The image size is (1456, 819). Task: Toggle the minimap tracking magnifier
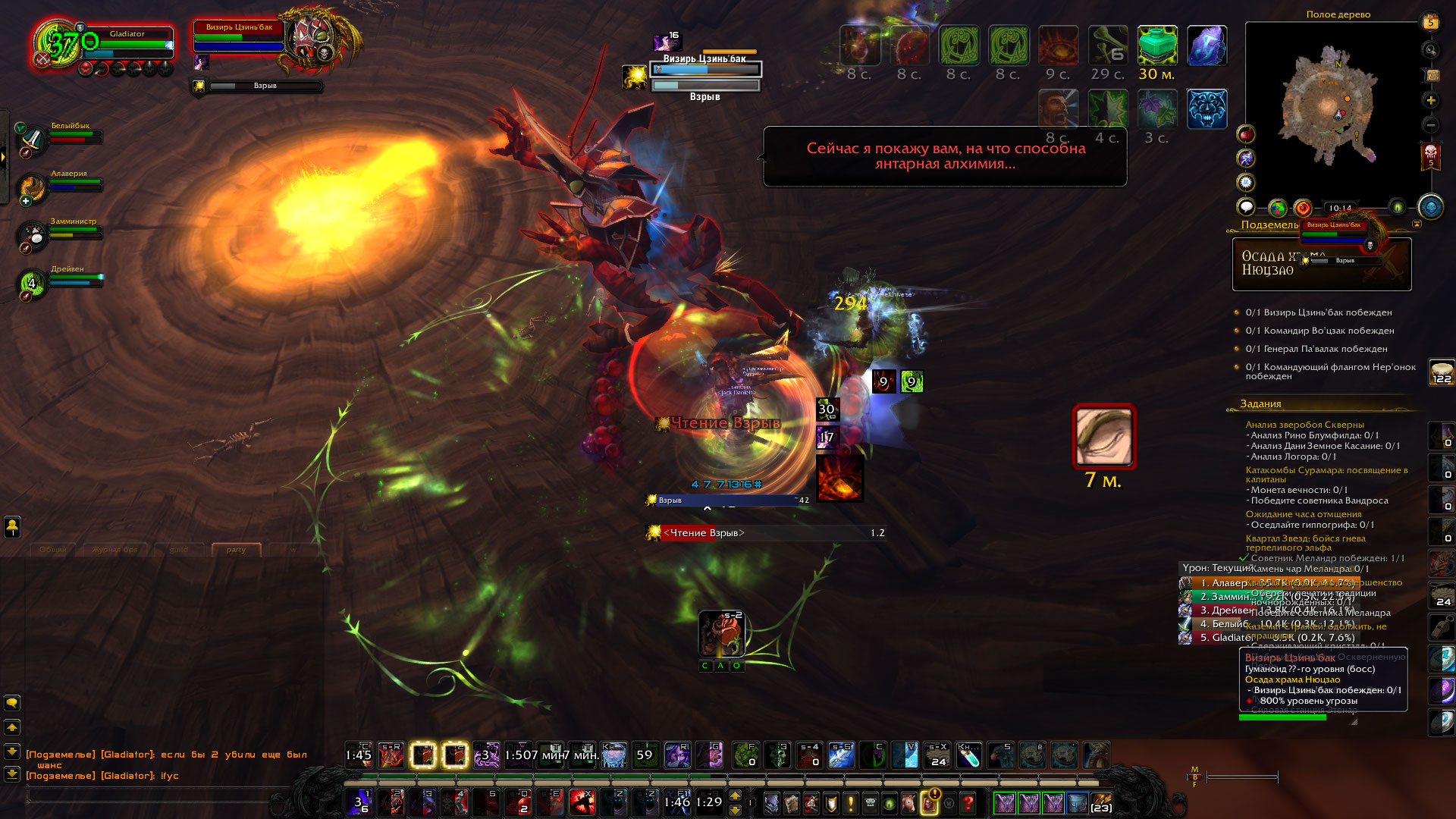click(1431, 50)
